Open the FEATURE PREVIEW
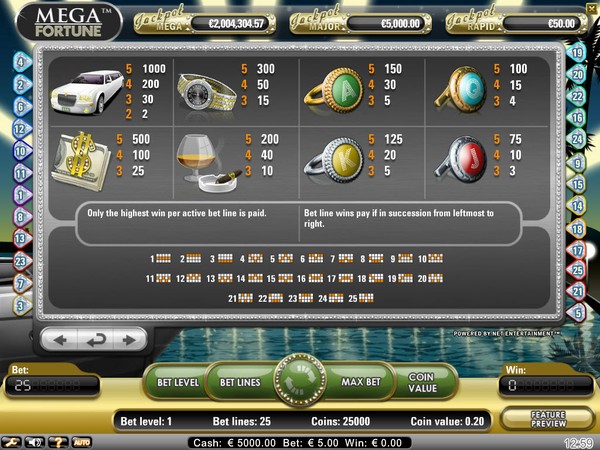Image resolution: width=600 pixels, height=450 pixels. pos(546,420)
